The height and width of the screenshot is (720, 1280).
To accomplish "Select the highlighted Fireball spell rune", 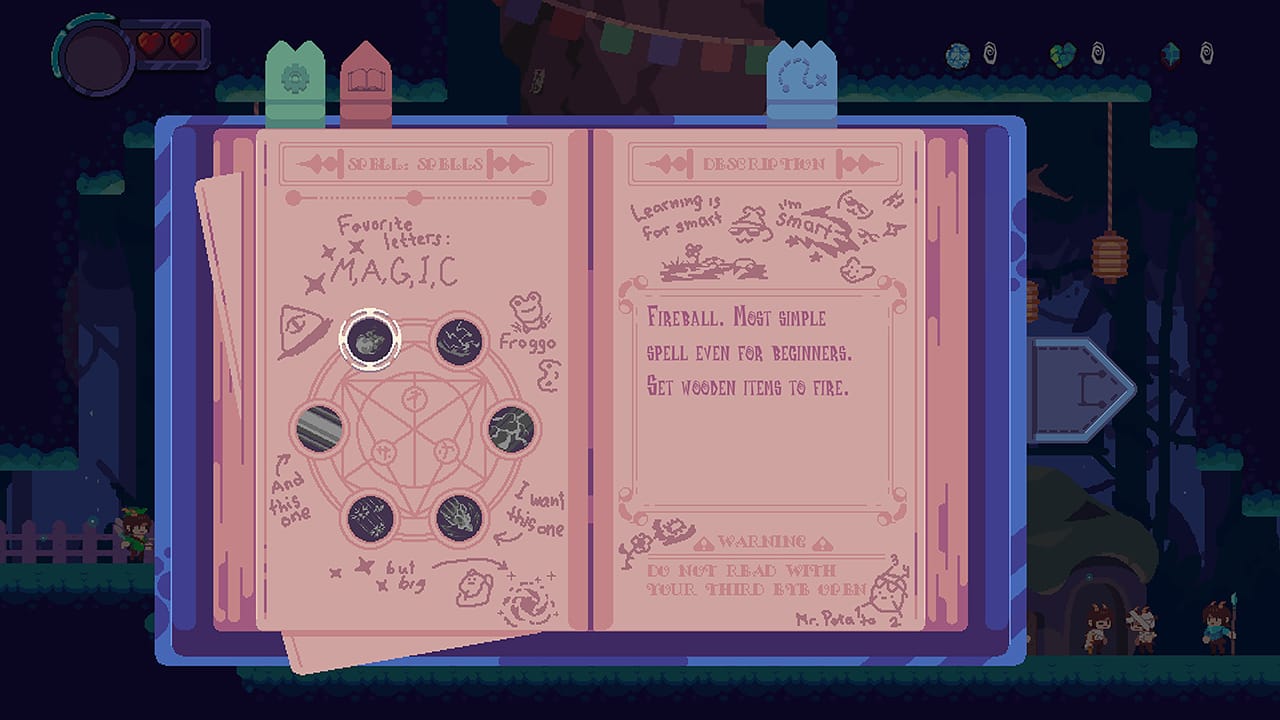I will (372, 340).
